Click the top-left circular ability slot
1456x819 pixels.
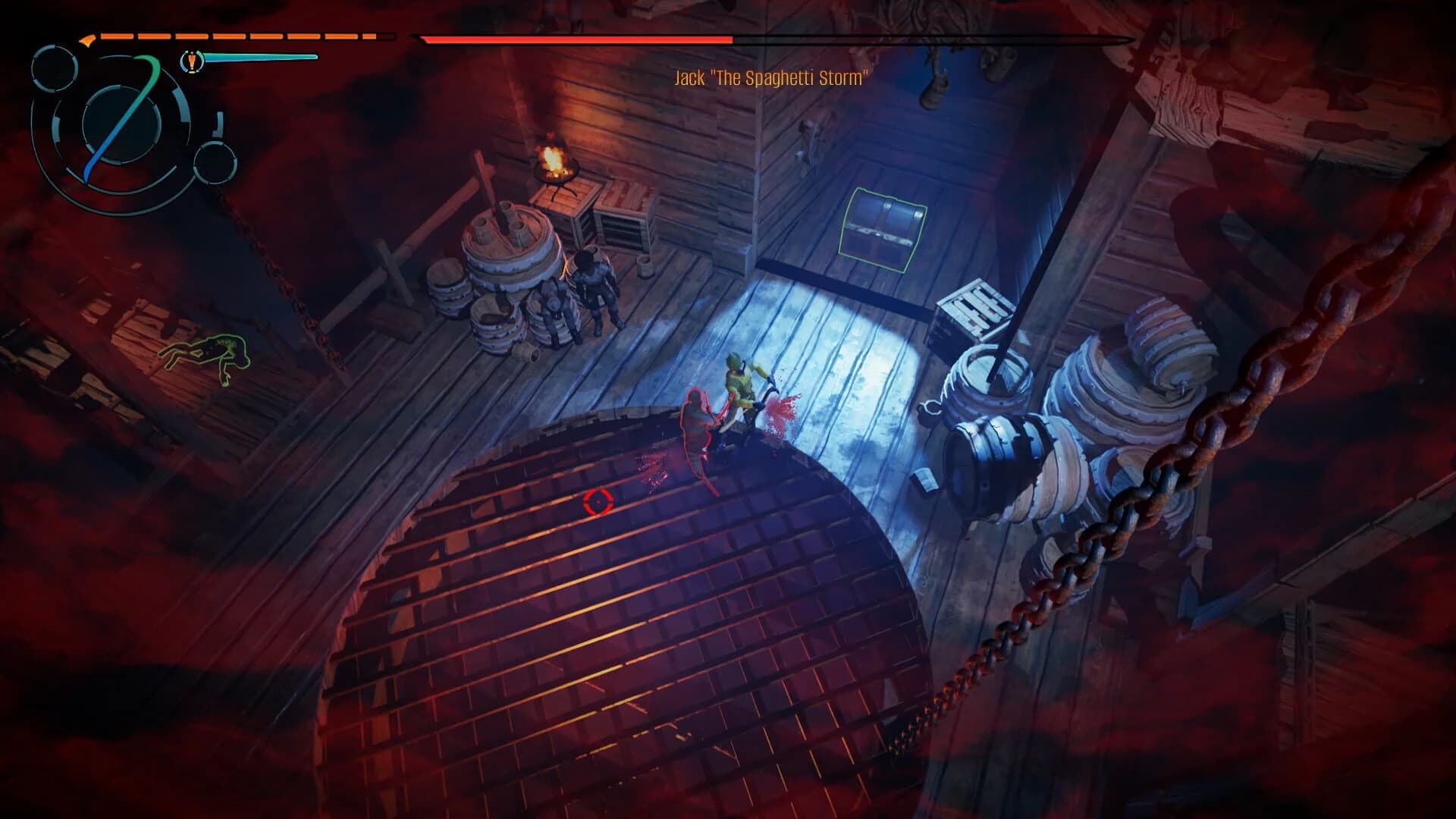pos(54,70)
